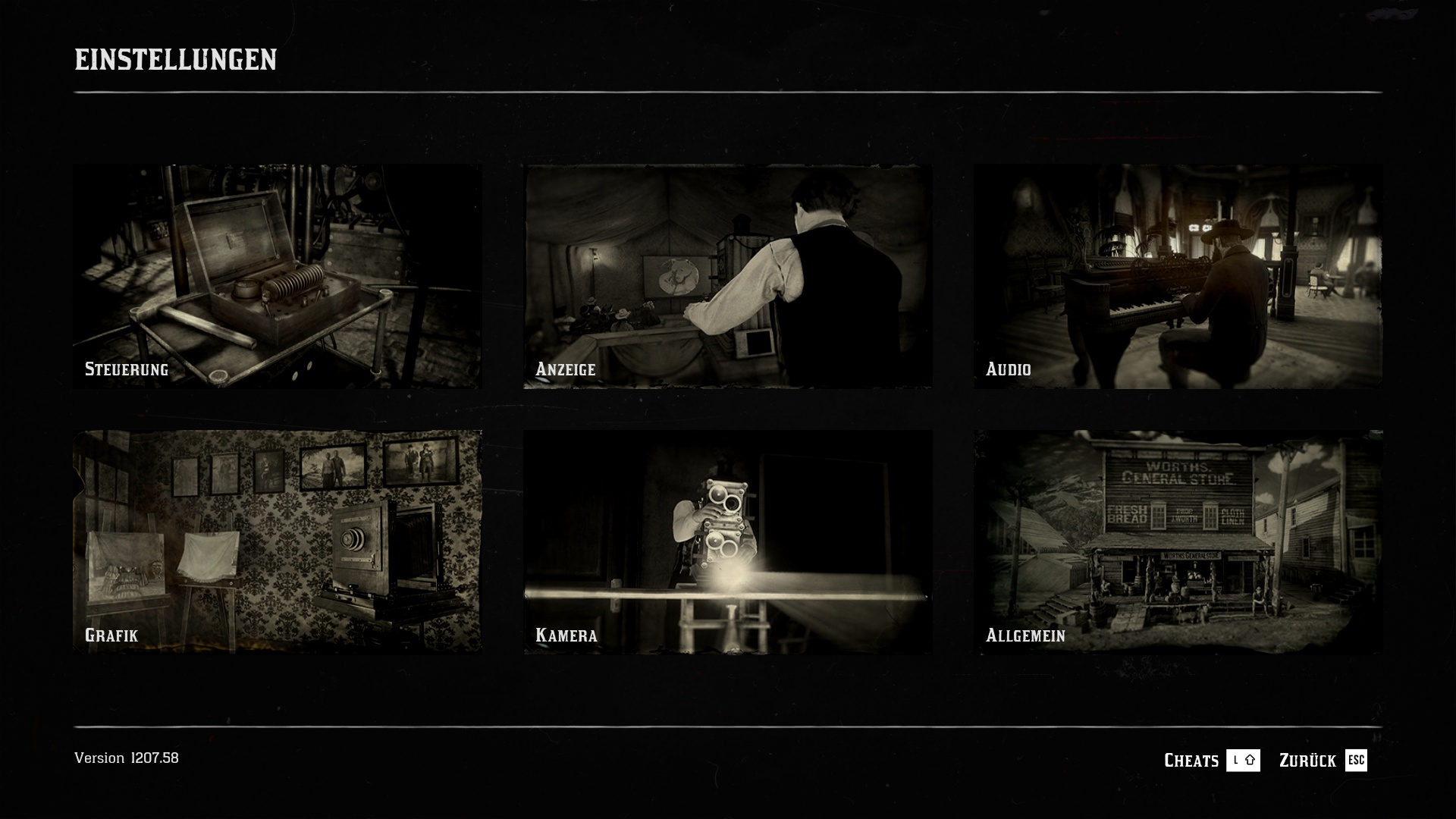Select the Steuerung label text
This screenshot has width=1456, height=819.
coord(127,370)
